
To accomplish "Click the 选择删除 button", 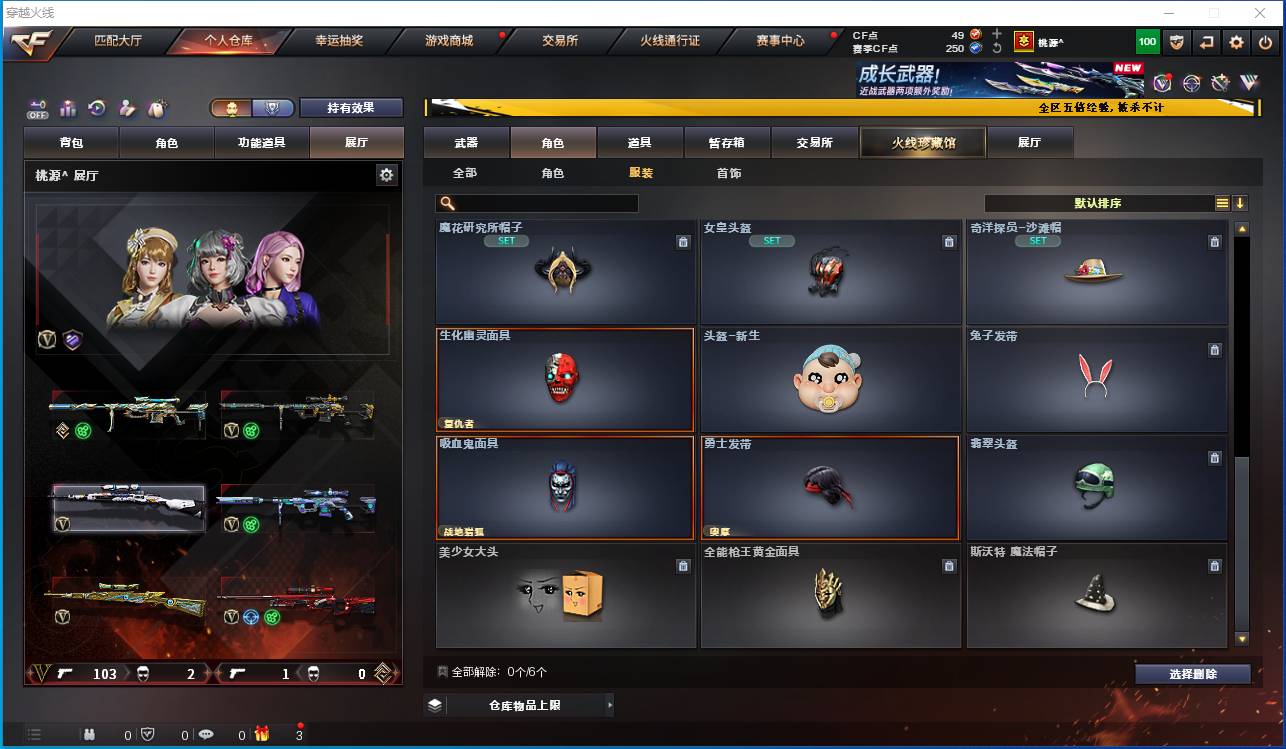I will pos(1192,674).
